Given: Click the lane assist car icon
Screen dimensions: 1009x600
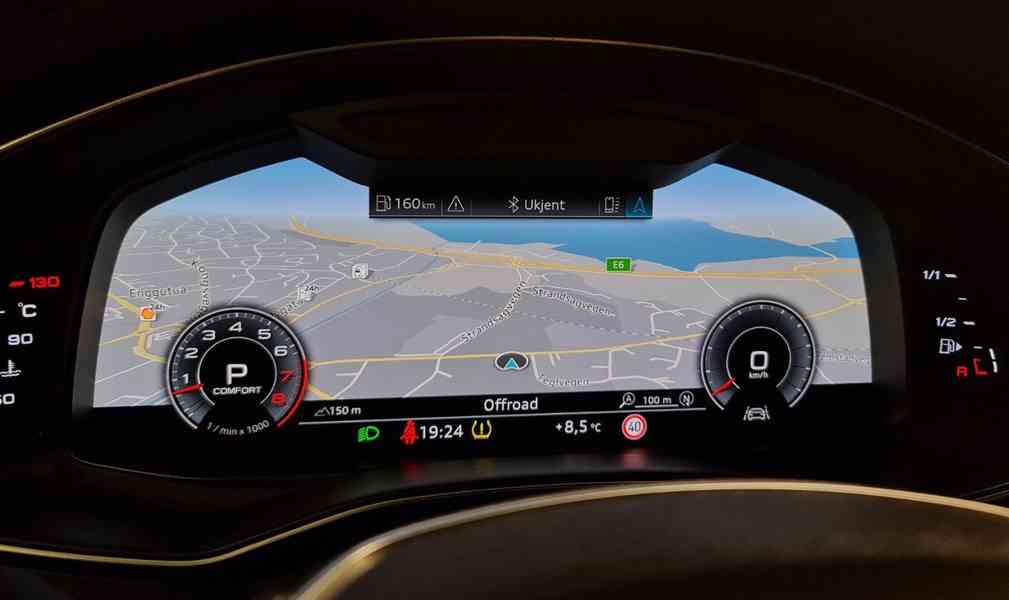Looking at the screenshot, I should [x=757, y=412].
